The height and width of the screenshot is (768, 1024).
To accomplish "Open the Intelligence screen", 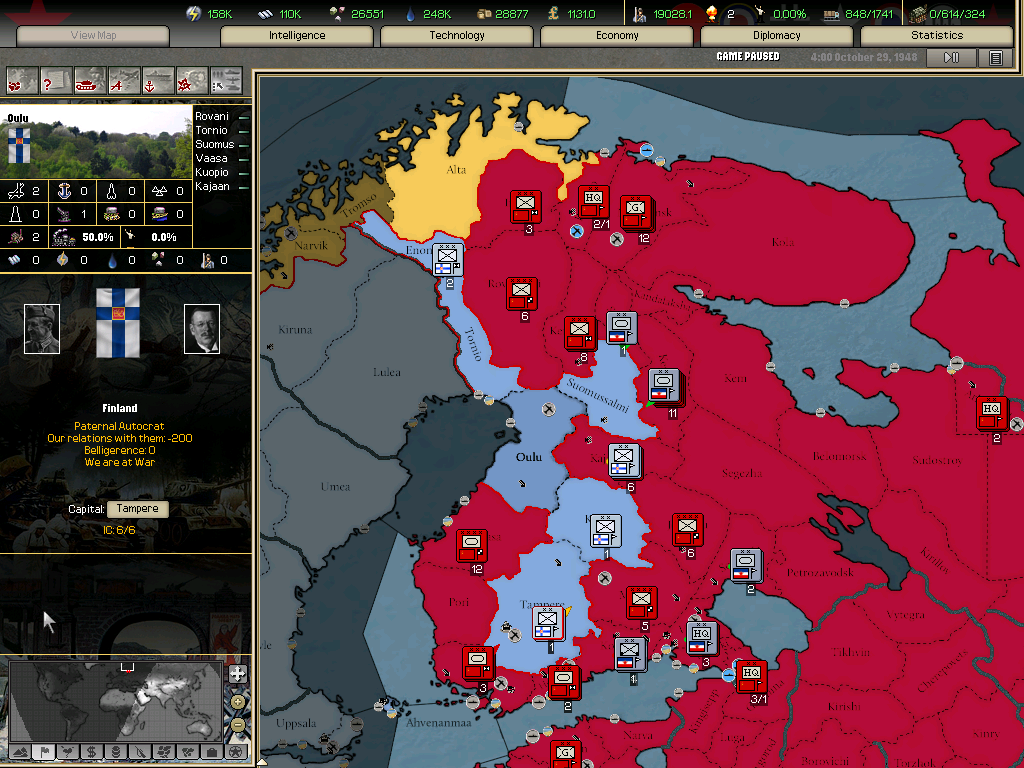I will (x=297, y=36).
